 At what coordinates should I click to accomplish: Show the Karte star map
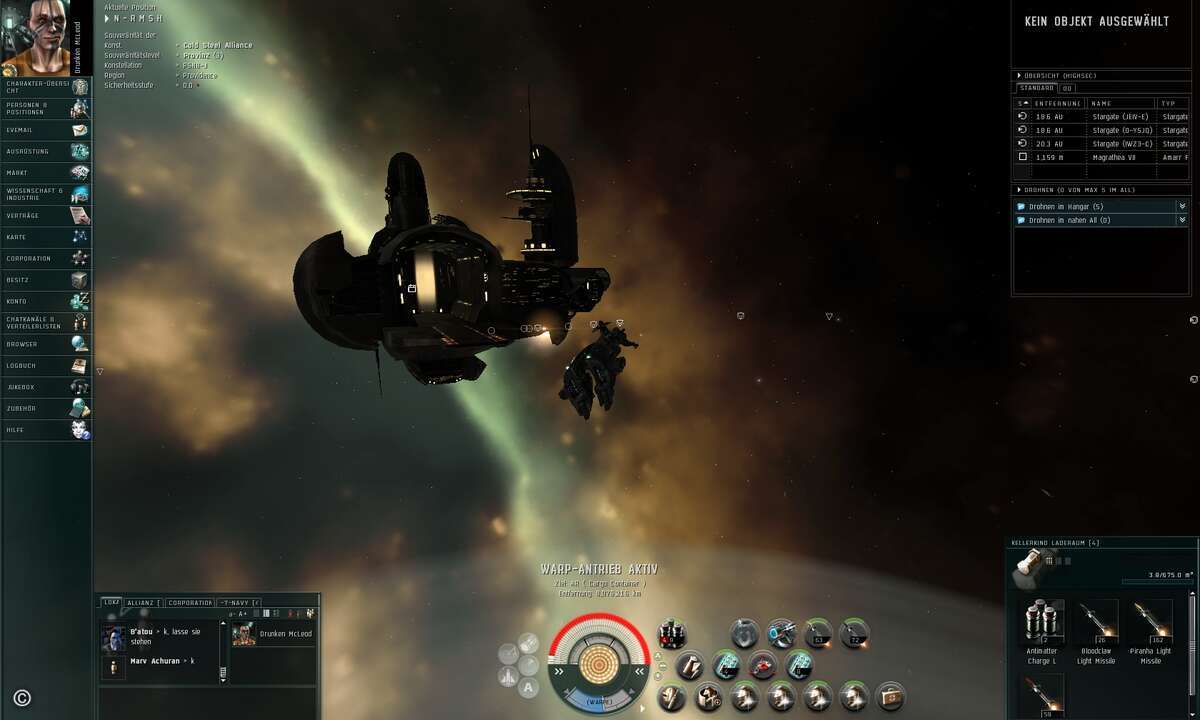click(45, 237)
